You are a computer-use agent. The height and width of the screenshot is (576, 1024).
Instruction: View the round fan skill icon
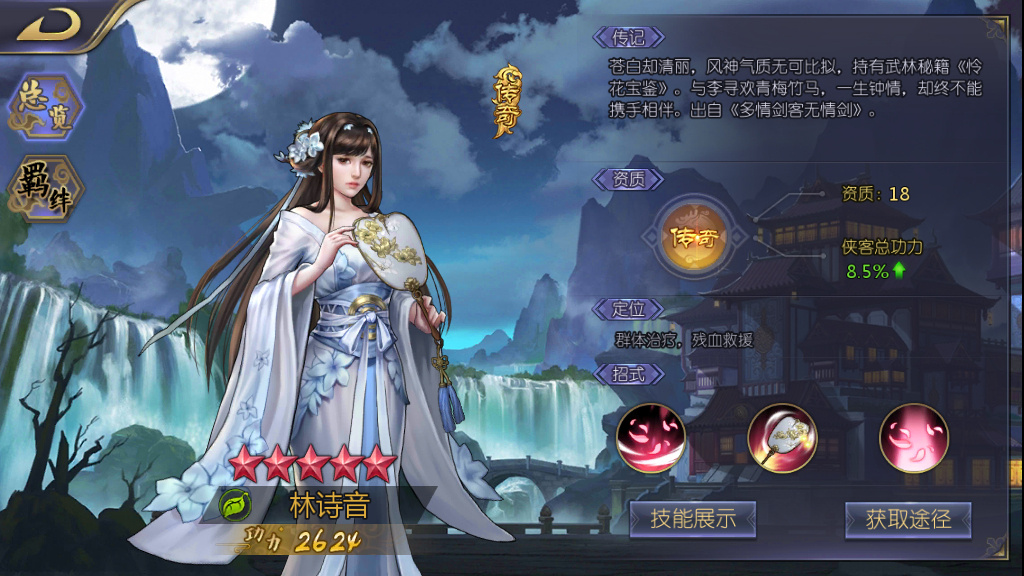click(x=782, y=438)
